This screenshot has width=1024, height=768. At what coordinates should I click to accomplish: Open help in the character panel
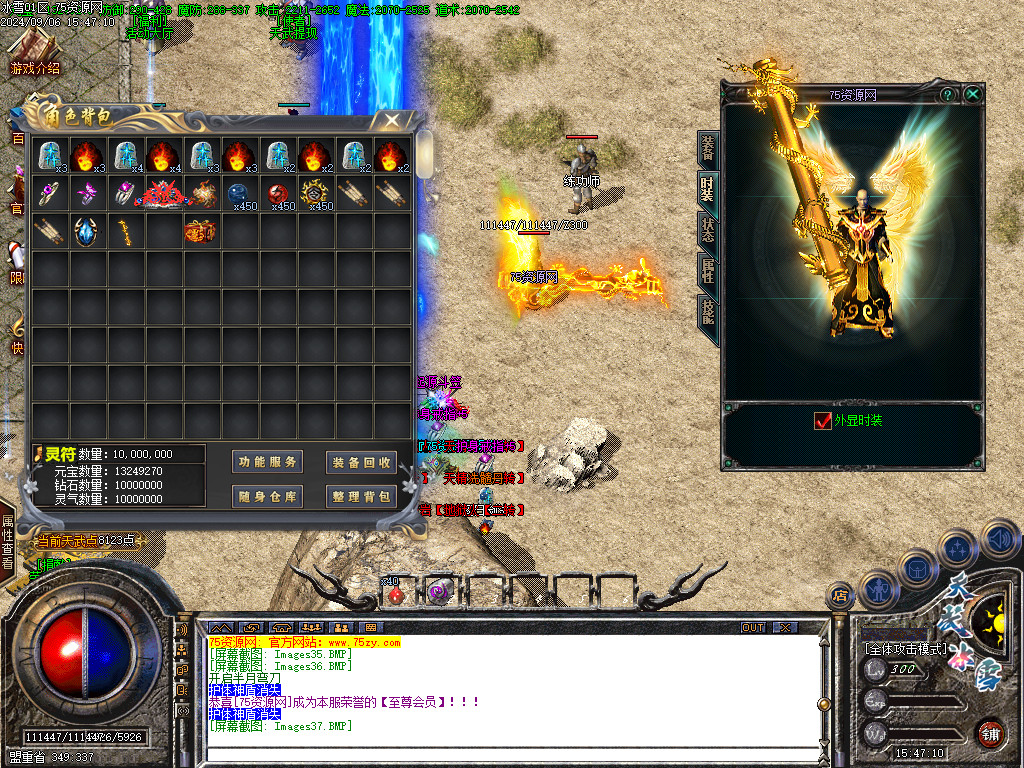pyautogui.click(x=947, y=94)
